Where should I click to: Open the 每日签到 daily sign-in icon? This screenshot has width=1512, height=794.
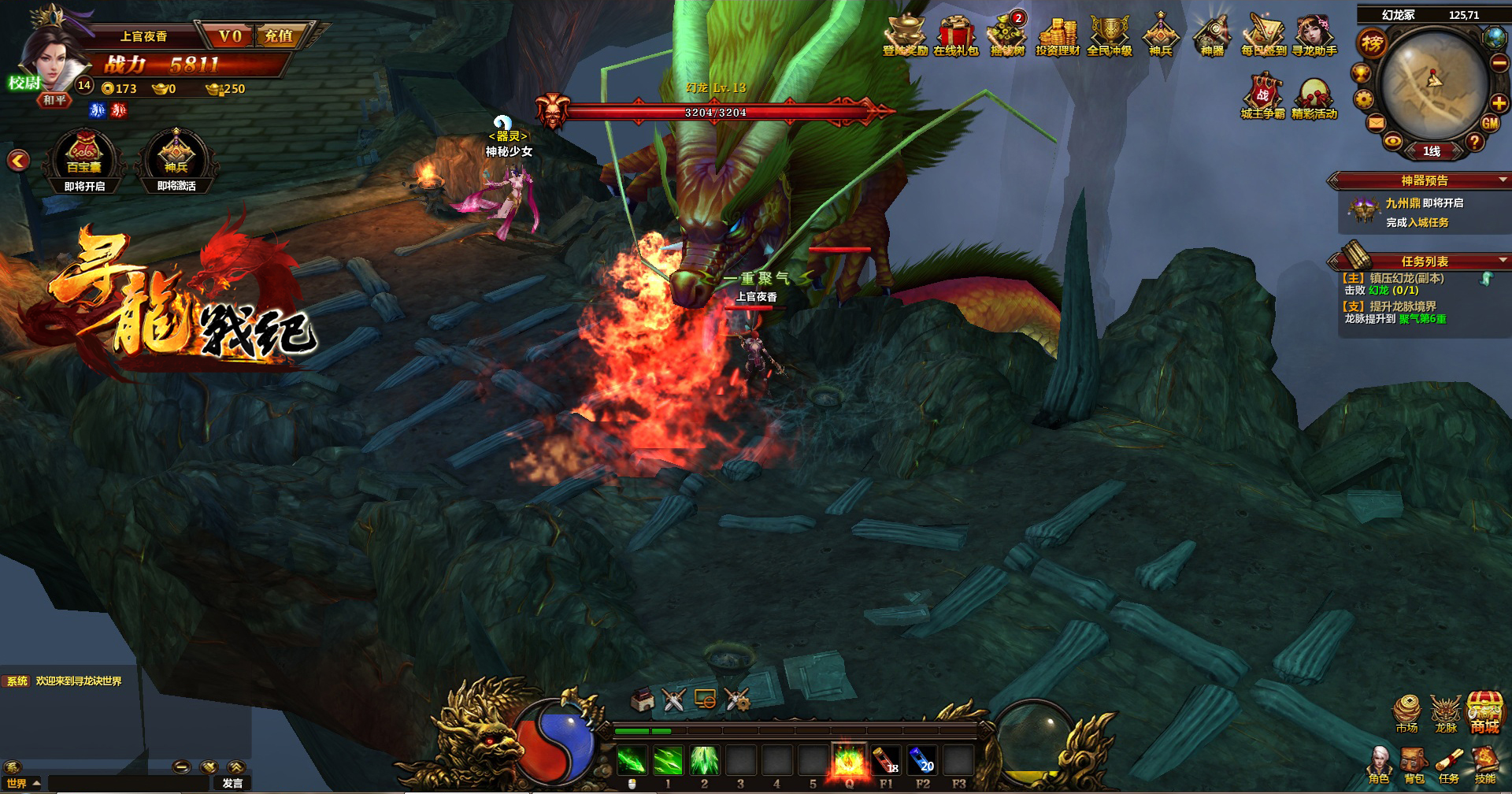(1263, 35)
